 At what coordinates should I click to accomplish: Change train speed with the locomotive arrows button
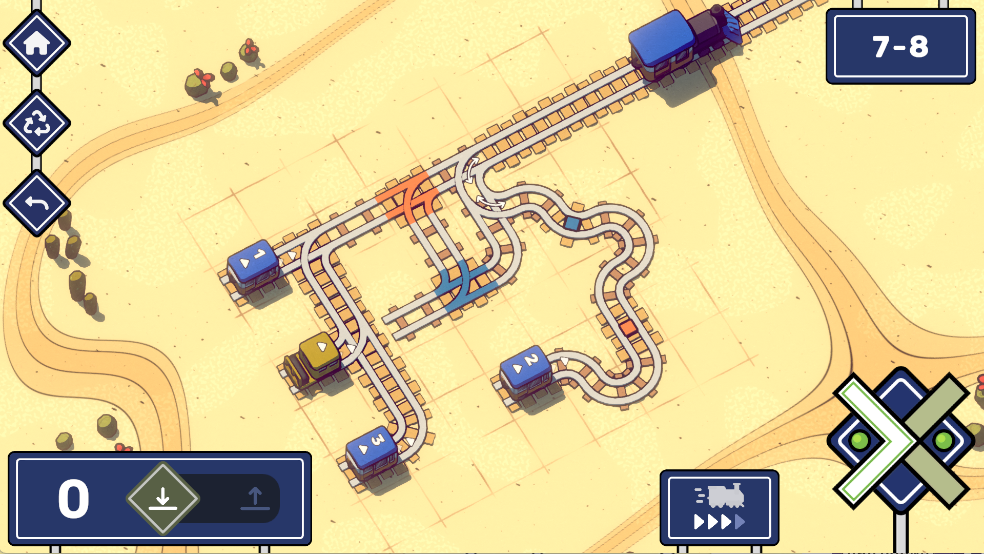click(719, 508)
